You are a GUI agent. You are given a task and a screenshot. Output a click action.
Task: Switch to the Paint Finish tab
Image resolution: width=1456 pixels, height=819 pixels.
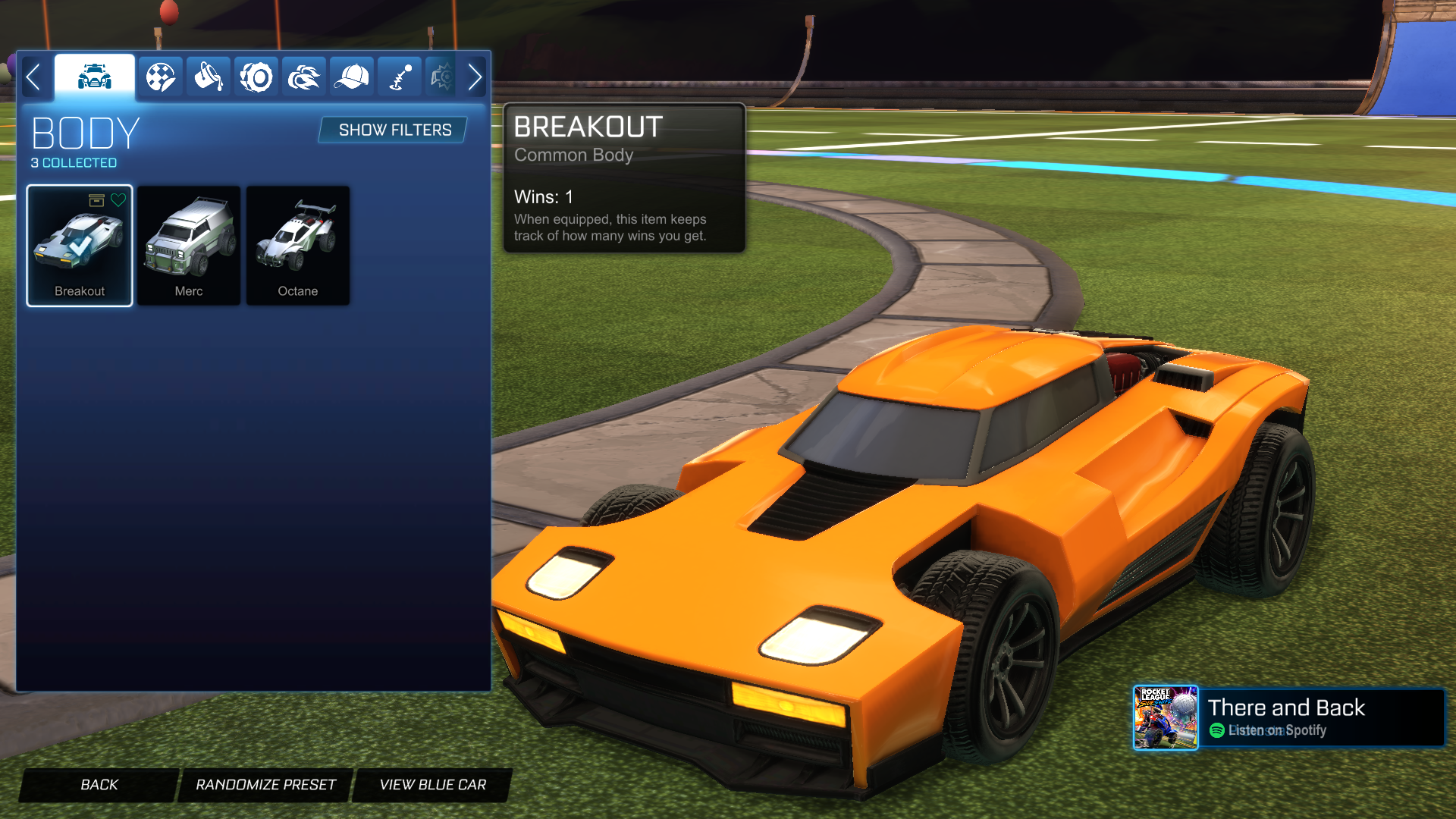pos(208,77)
